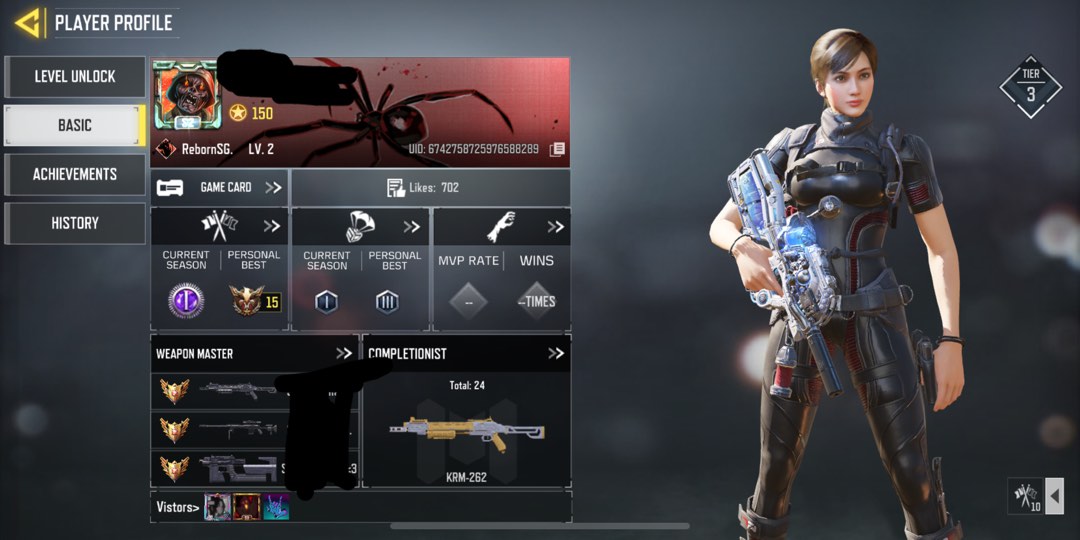Expand the battle royale ranked stats panel
Viewport: 1080px width, 540px height.
411,226
